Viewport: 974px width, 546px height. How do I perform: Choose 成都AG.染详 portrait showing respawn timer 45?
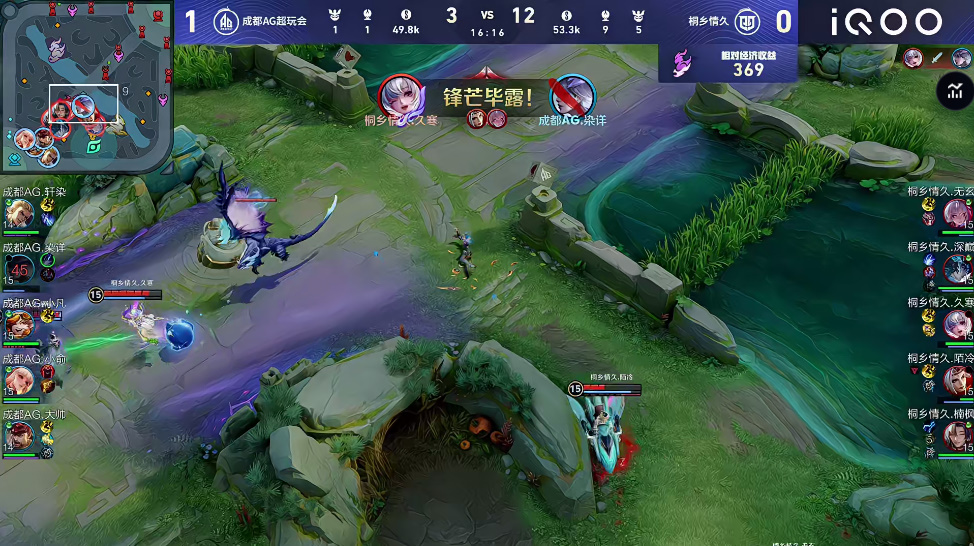pyautogui.click(x=19, y=268)
